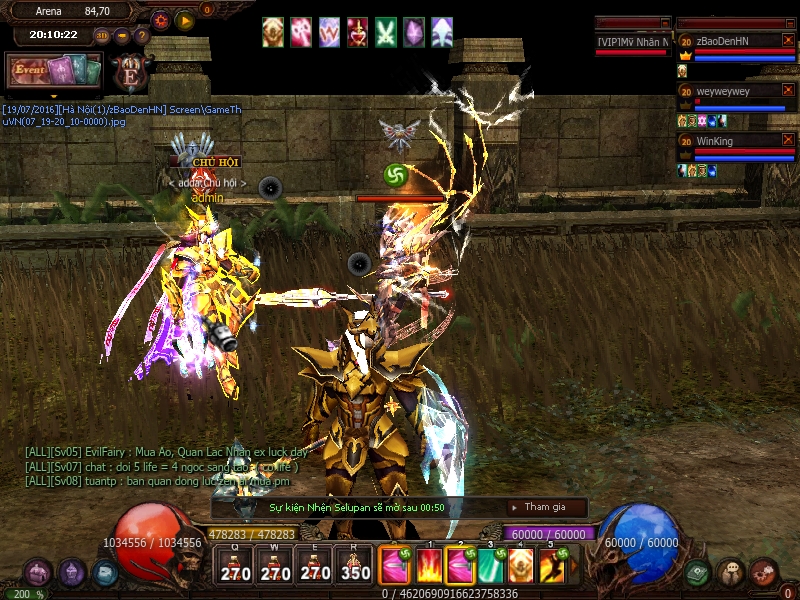The width and height of the screenshot is (800, 600).
Task: Minimize the party list panel
Action: pyautogui.click(x=788, y=23)
